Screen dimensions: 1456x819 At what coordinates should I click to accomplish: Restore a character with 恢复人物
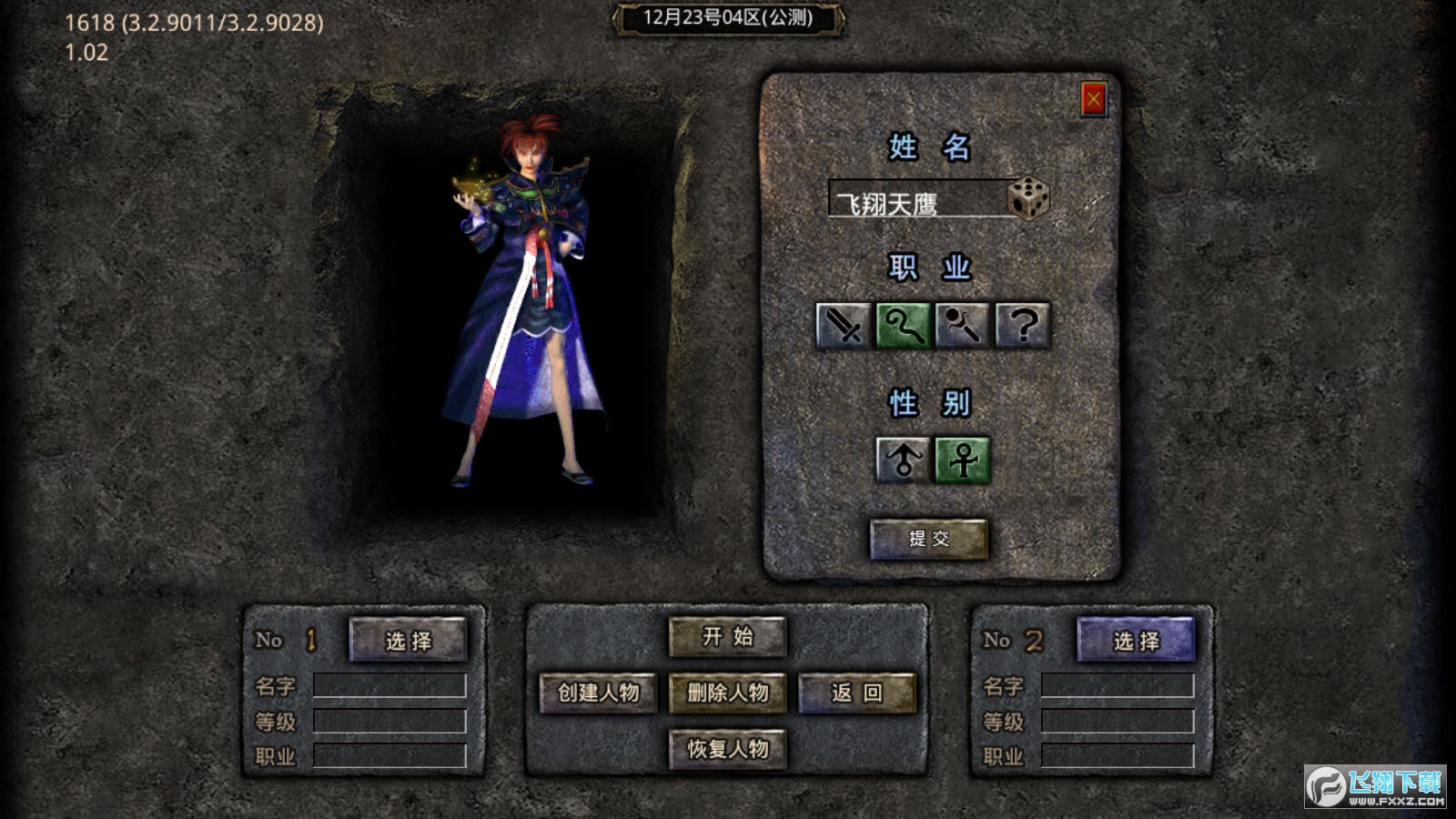pos(727,749)
